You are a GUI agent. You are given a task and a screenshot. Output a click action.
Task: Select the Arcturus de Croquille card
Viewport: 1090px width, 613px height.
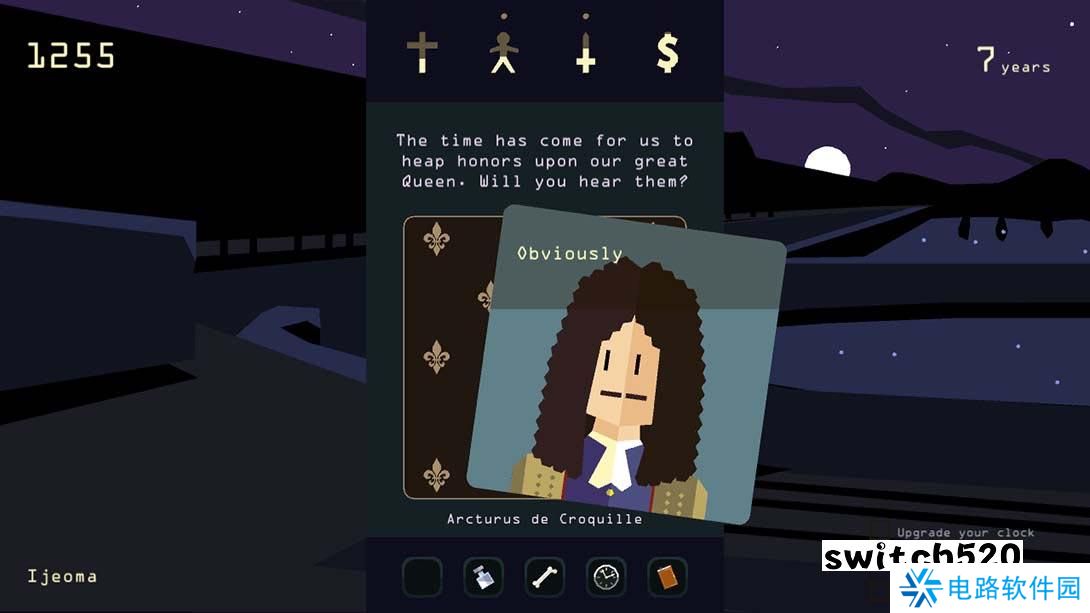pos(625,370)
